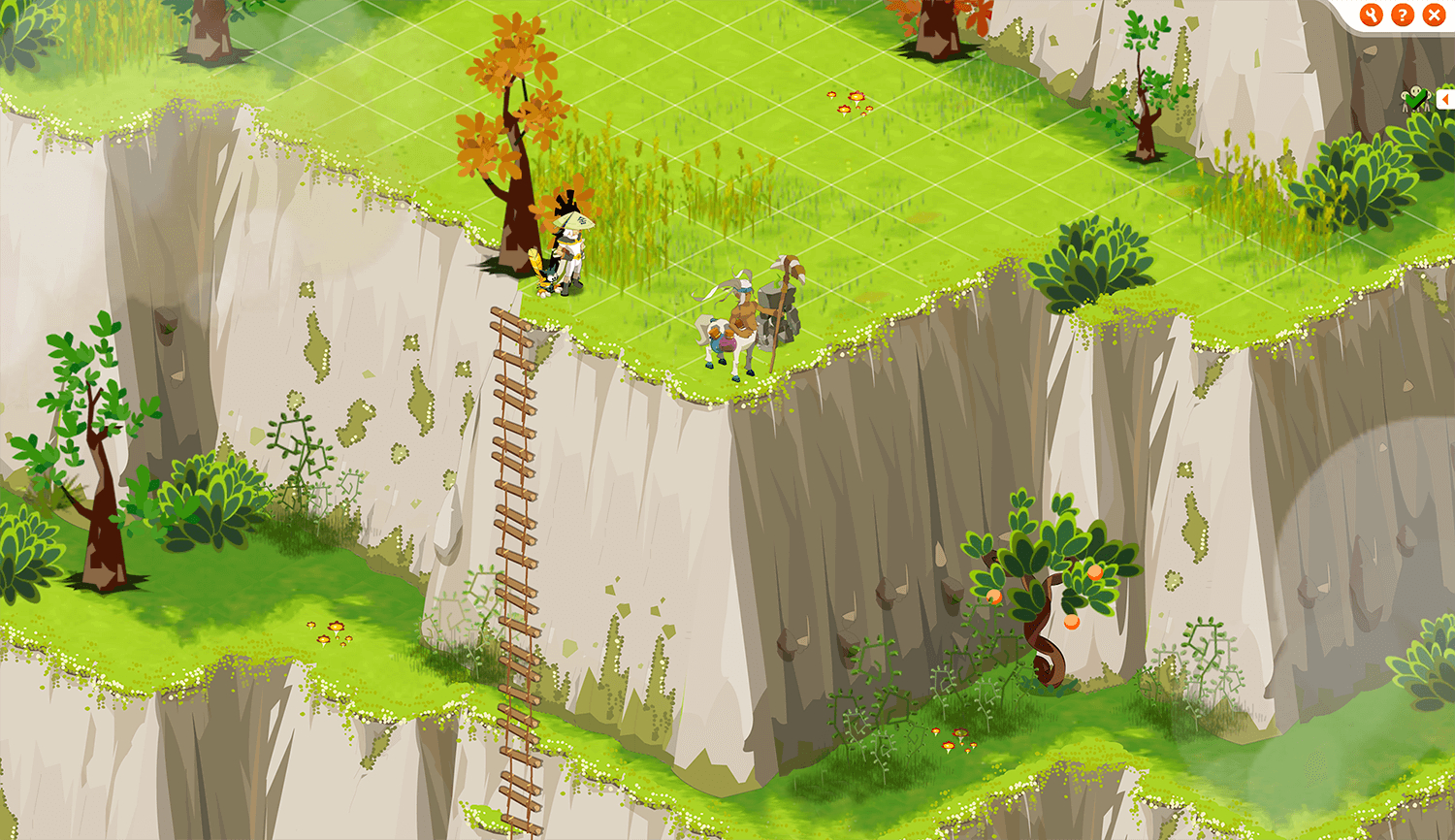Close the game with the orange X button
Screen dimensions: 1455x840
pos(1434,15)
